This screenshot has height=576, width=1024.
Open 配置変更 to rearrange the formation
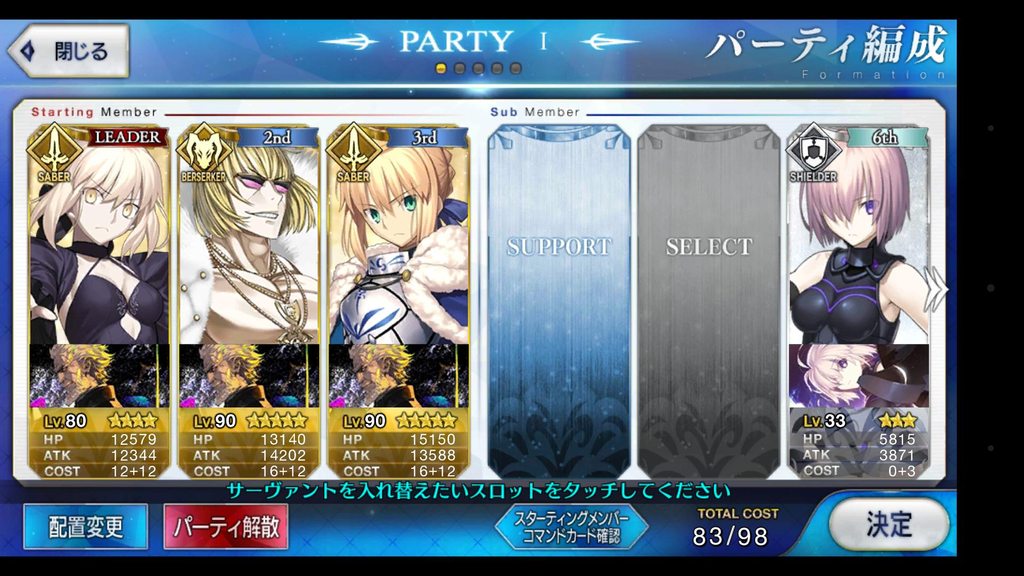point(85,526)
